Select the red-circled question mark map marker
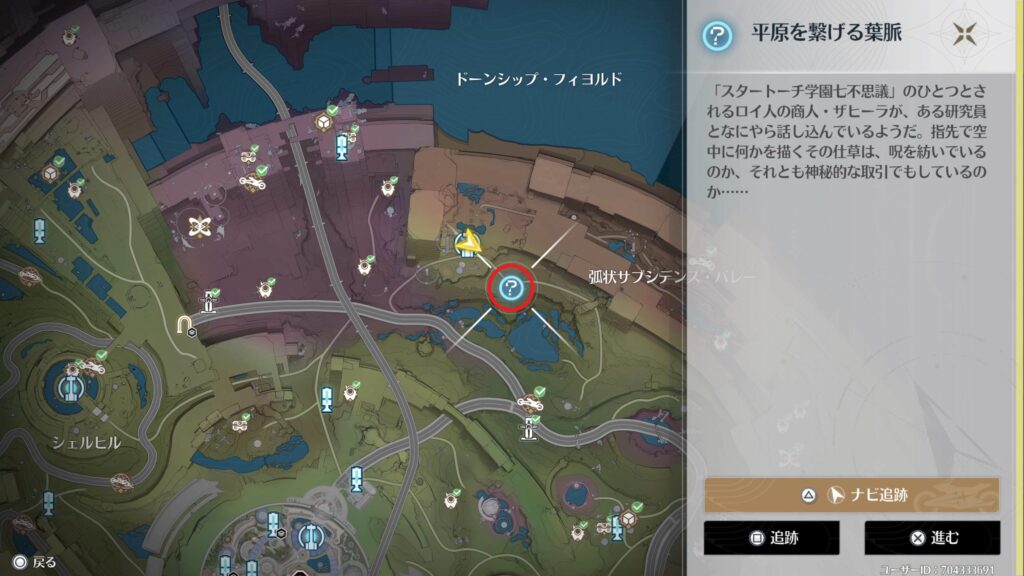Viewport: 1024px width, 576px height. [x=511, y=289]
